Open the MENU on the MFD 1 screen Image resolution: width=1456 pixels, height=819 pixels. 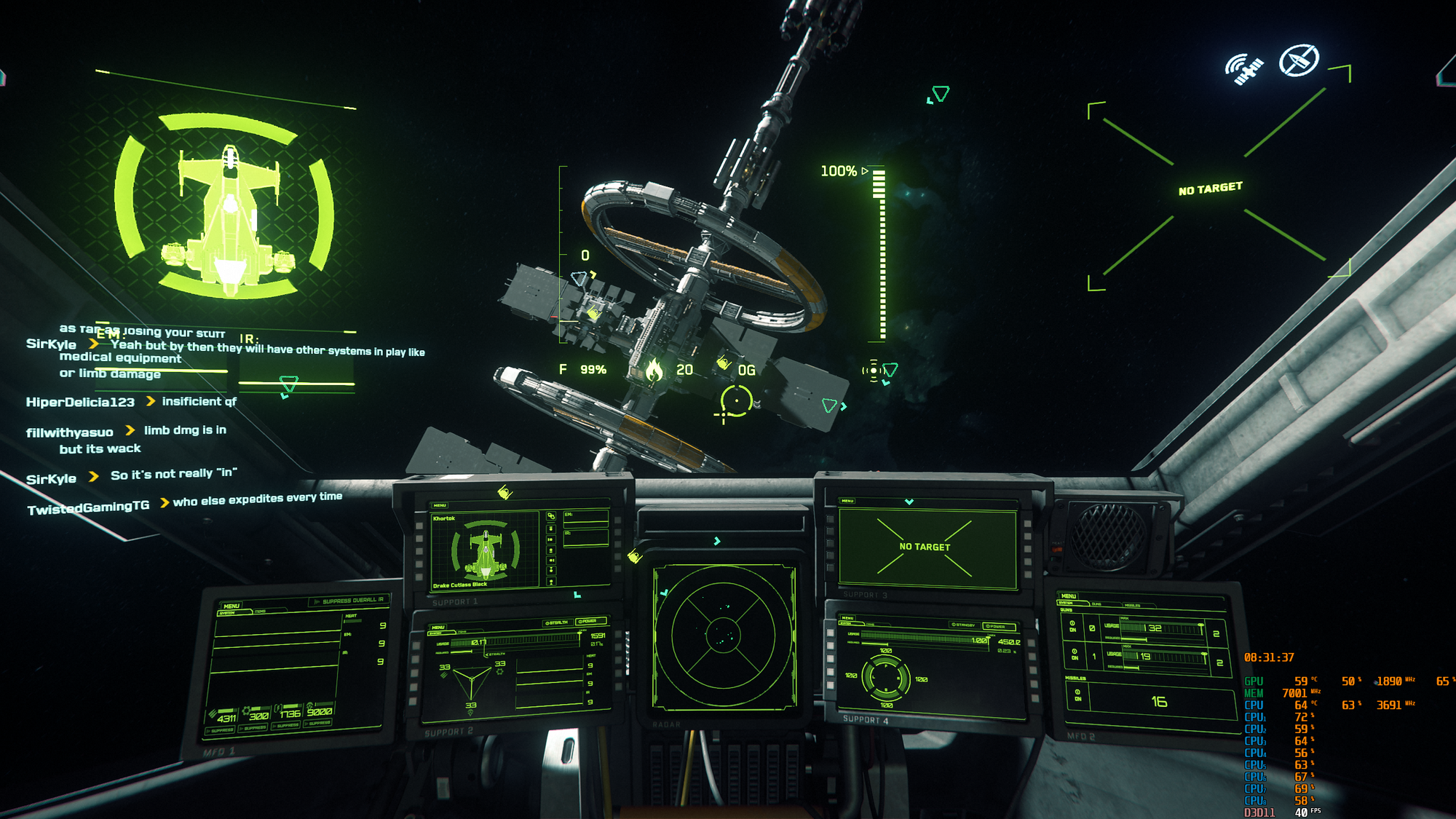(232, 606)
